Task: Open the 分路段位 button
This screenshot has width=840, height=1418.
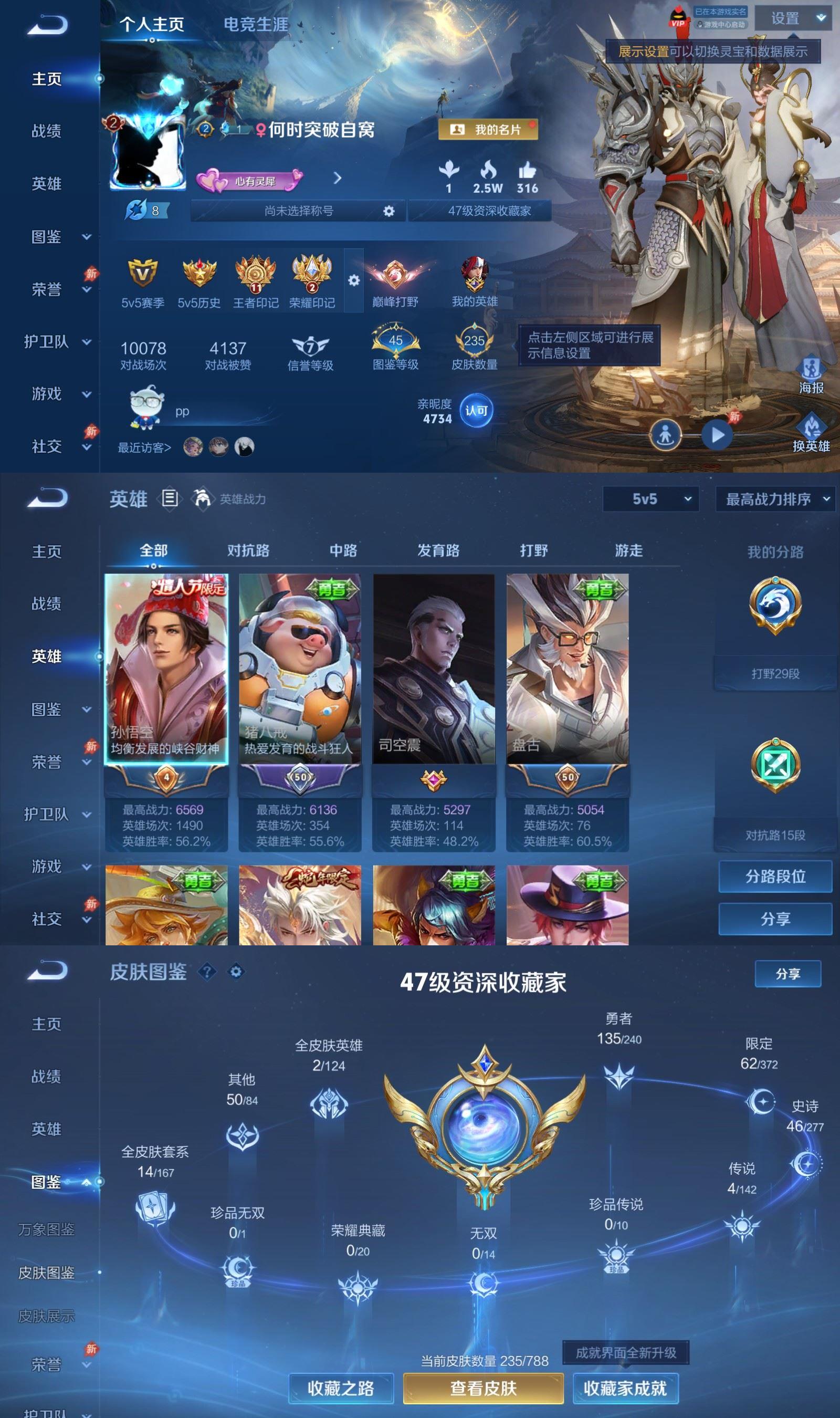Action: point(775,877)
